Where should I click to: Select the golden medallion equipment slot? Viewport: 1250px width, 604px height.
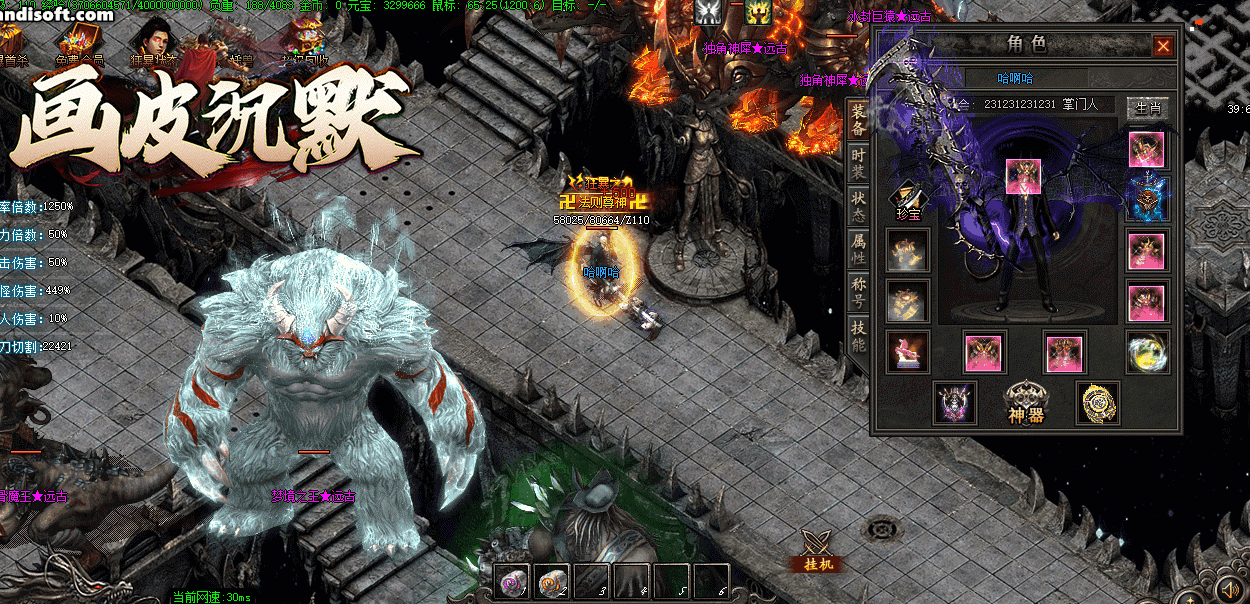click(1097, 402)
